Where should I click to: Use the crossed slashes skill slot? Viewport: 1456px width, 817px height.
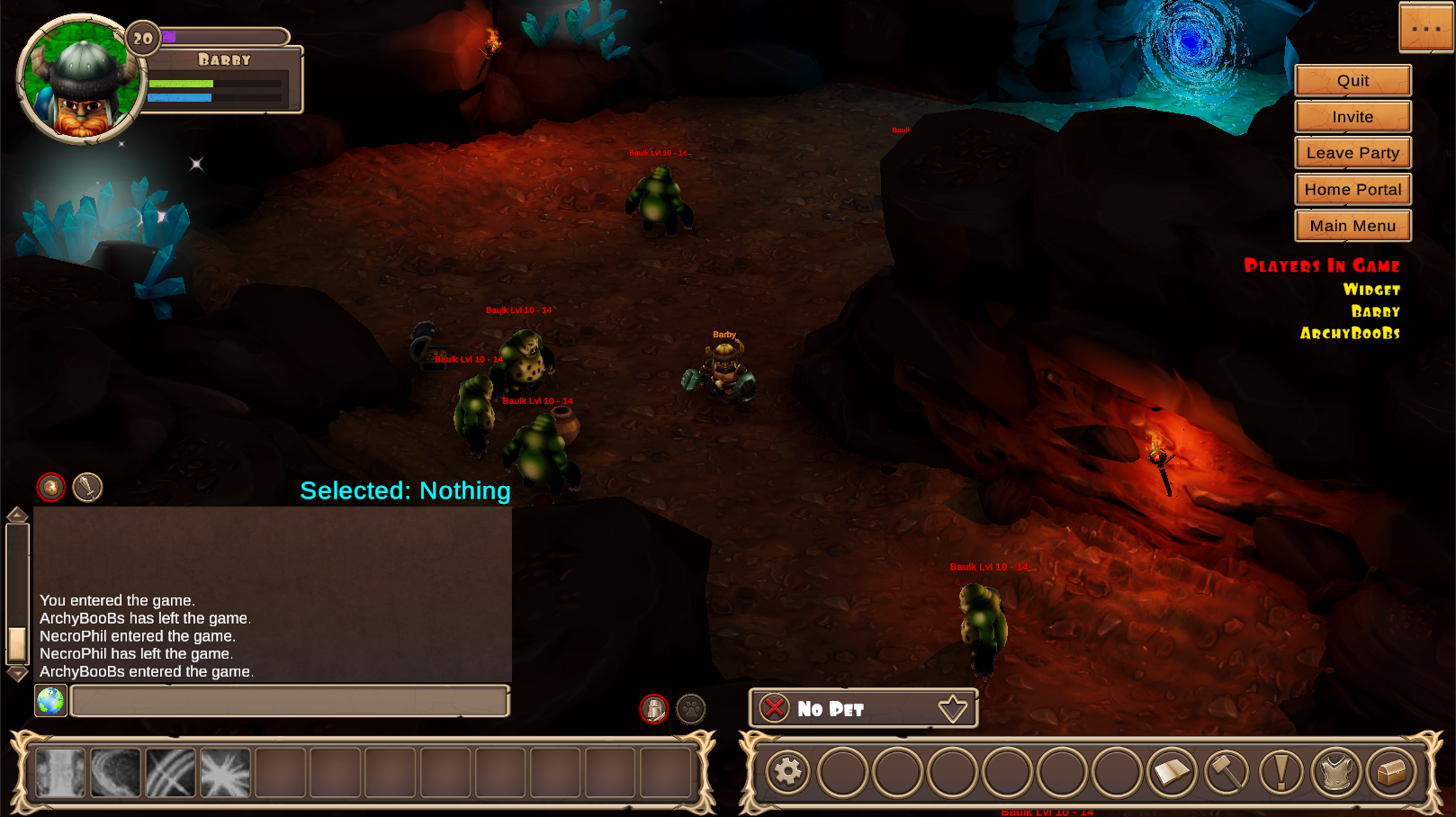coord(170,773)
